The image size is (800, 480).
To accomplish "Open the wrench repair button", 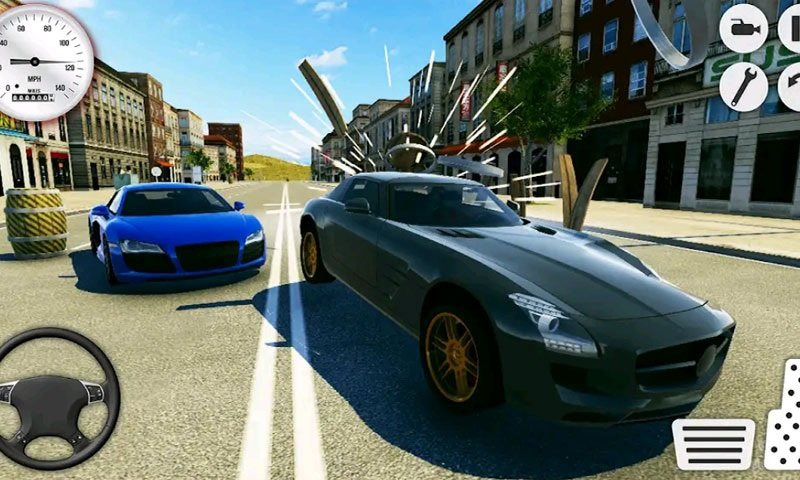I will 743,87.
